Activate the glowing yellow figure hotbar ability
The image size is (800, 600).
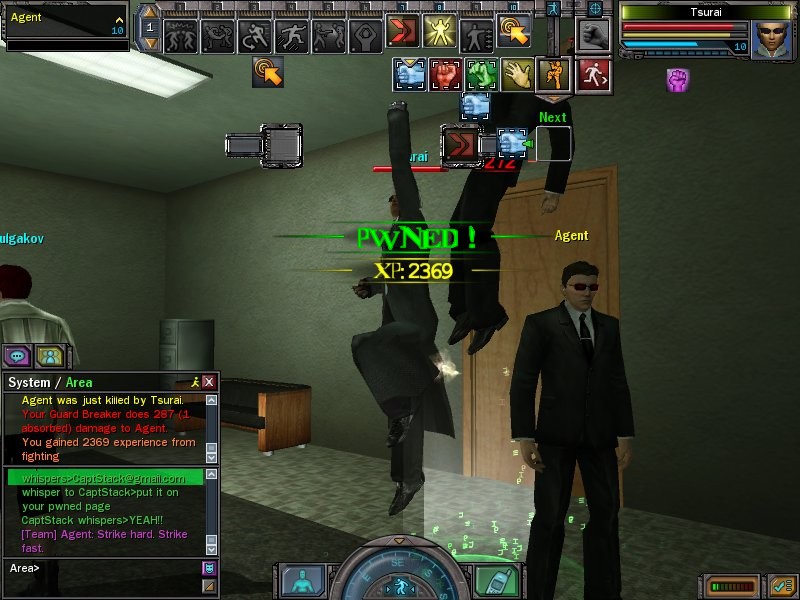(438, 32)
